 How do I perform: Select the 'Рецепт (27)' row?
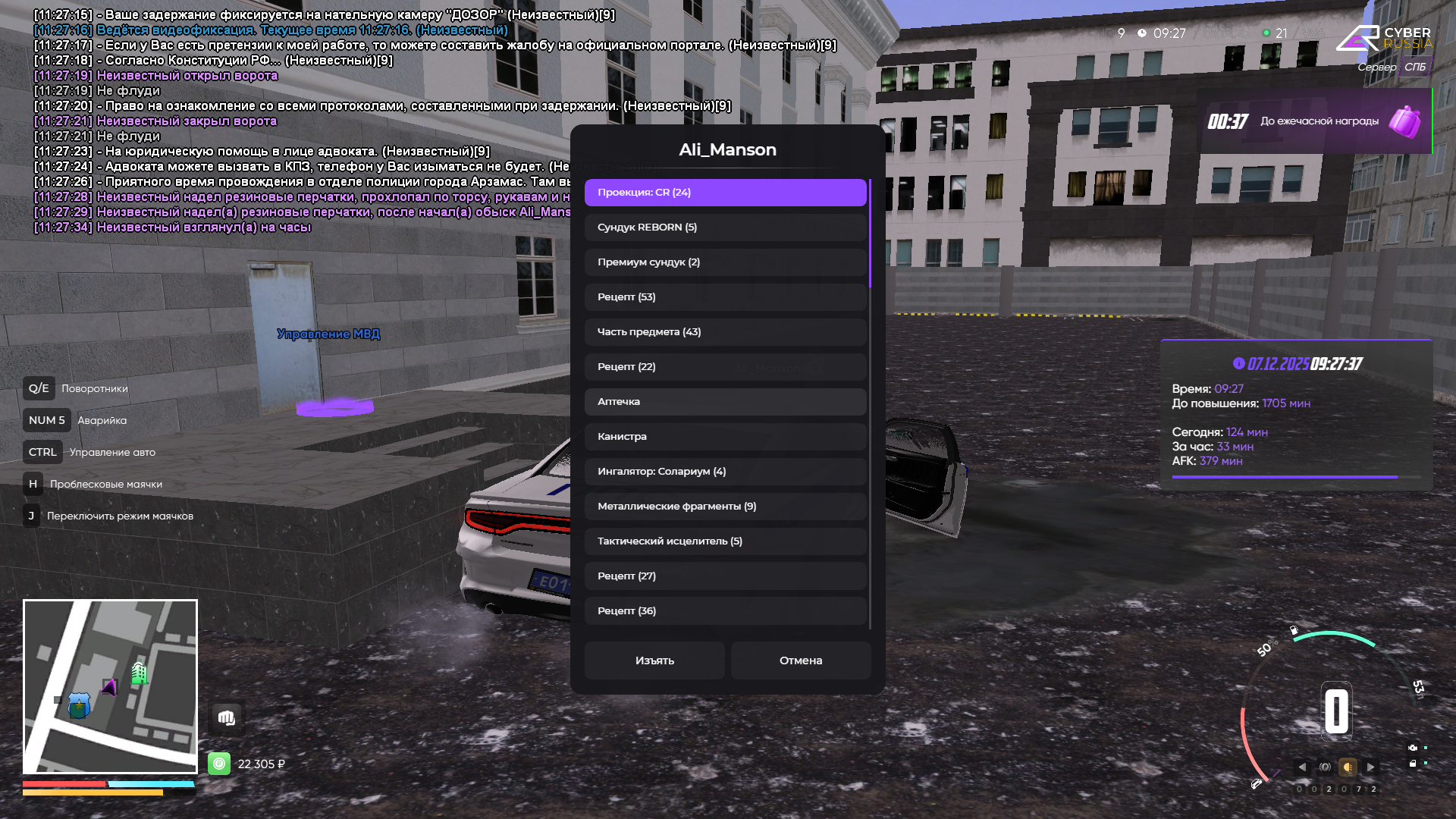coord(725,576)
